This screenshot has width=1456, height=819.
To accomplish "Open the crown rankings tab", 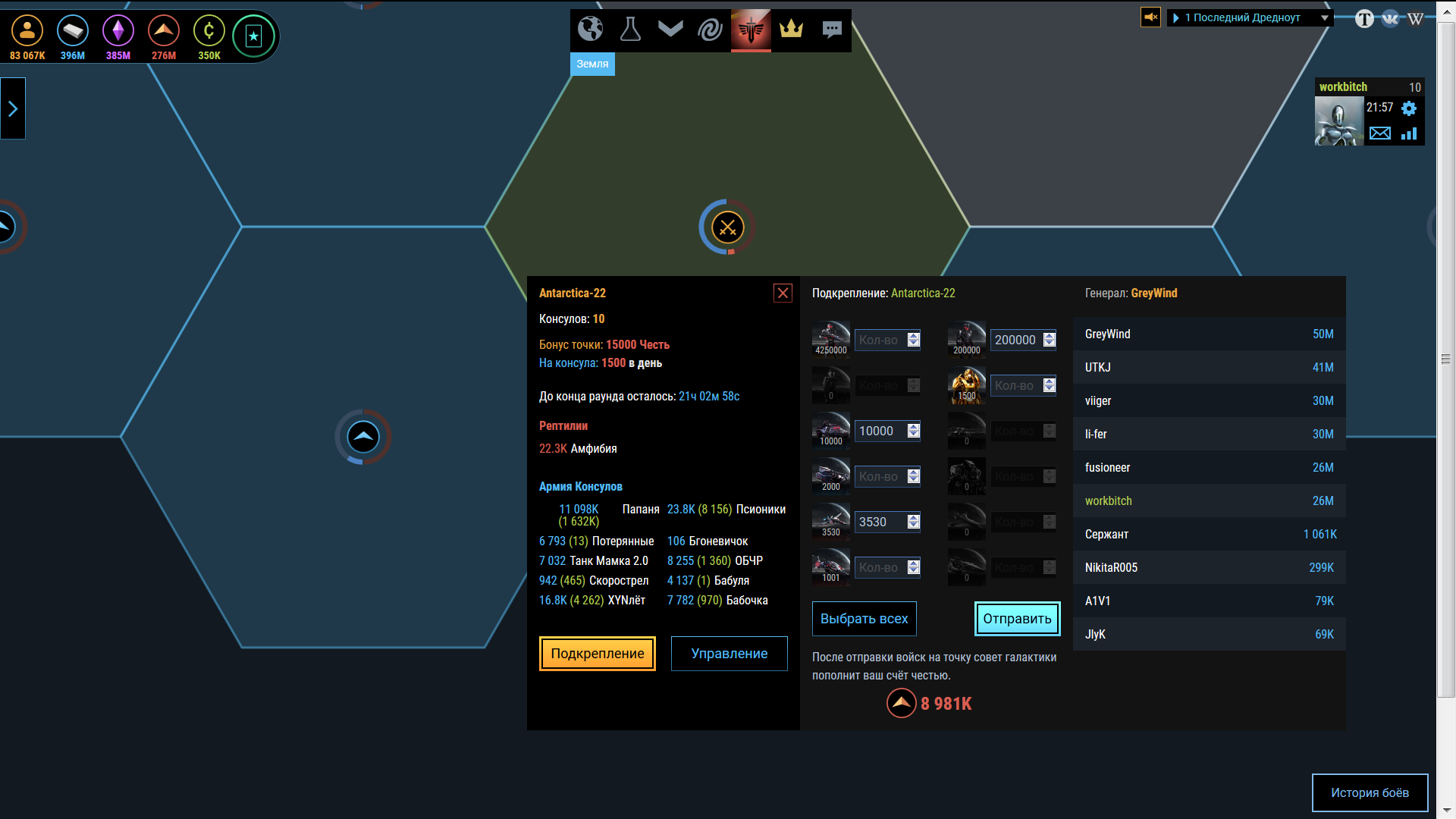I will click(x=791, y=30).
